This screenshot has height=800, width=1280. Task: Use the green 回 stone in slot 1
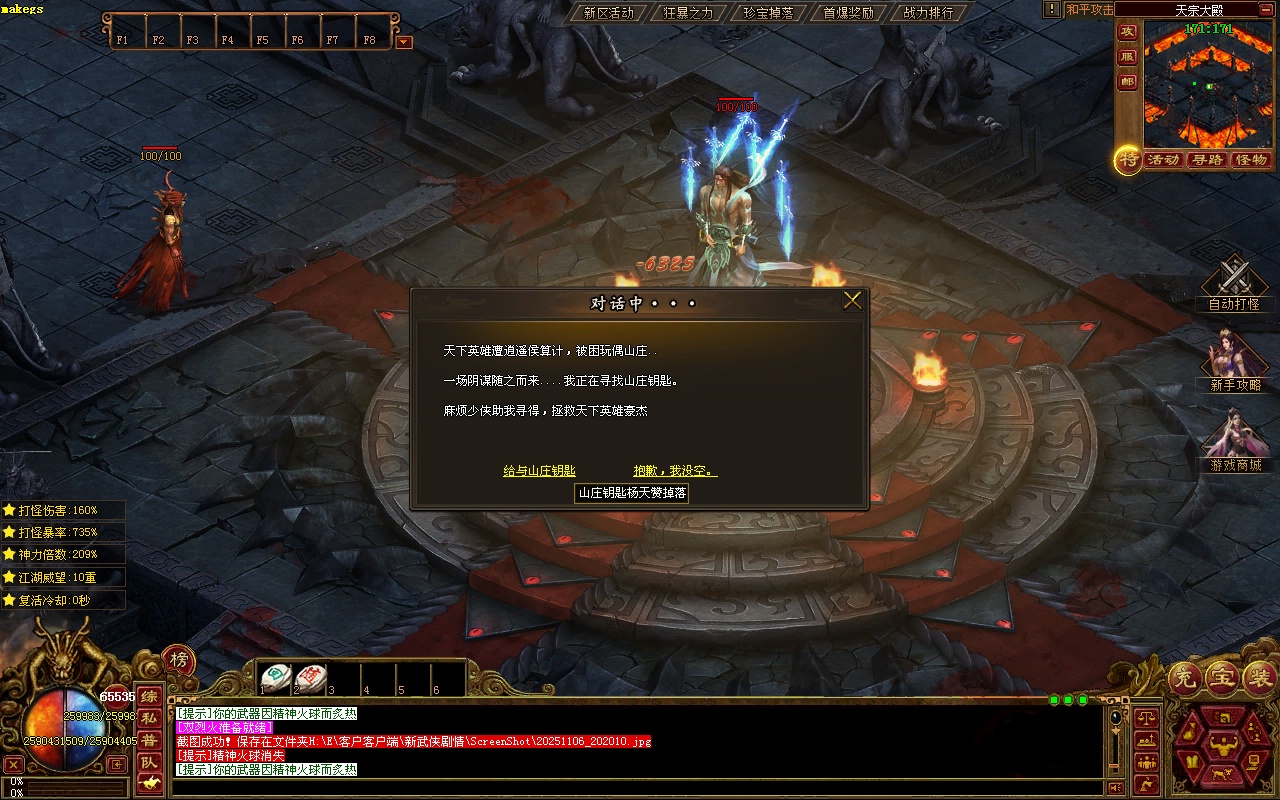tap(277, 678)
